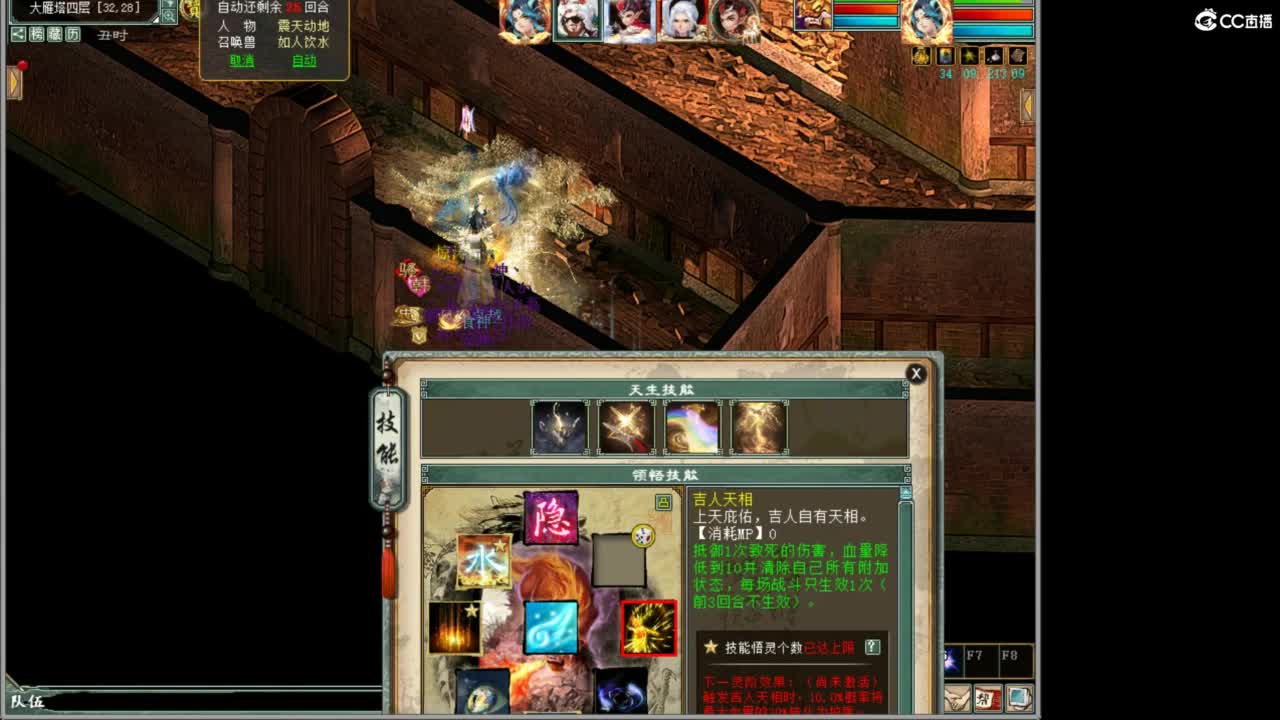The image size is (1280, 720).
Task: Open the 帮 help scroll icon bottom right
Action: [987, 697]
